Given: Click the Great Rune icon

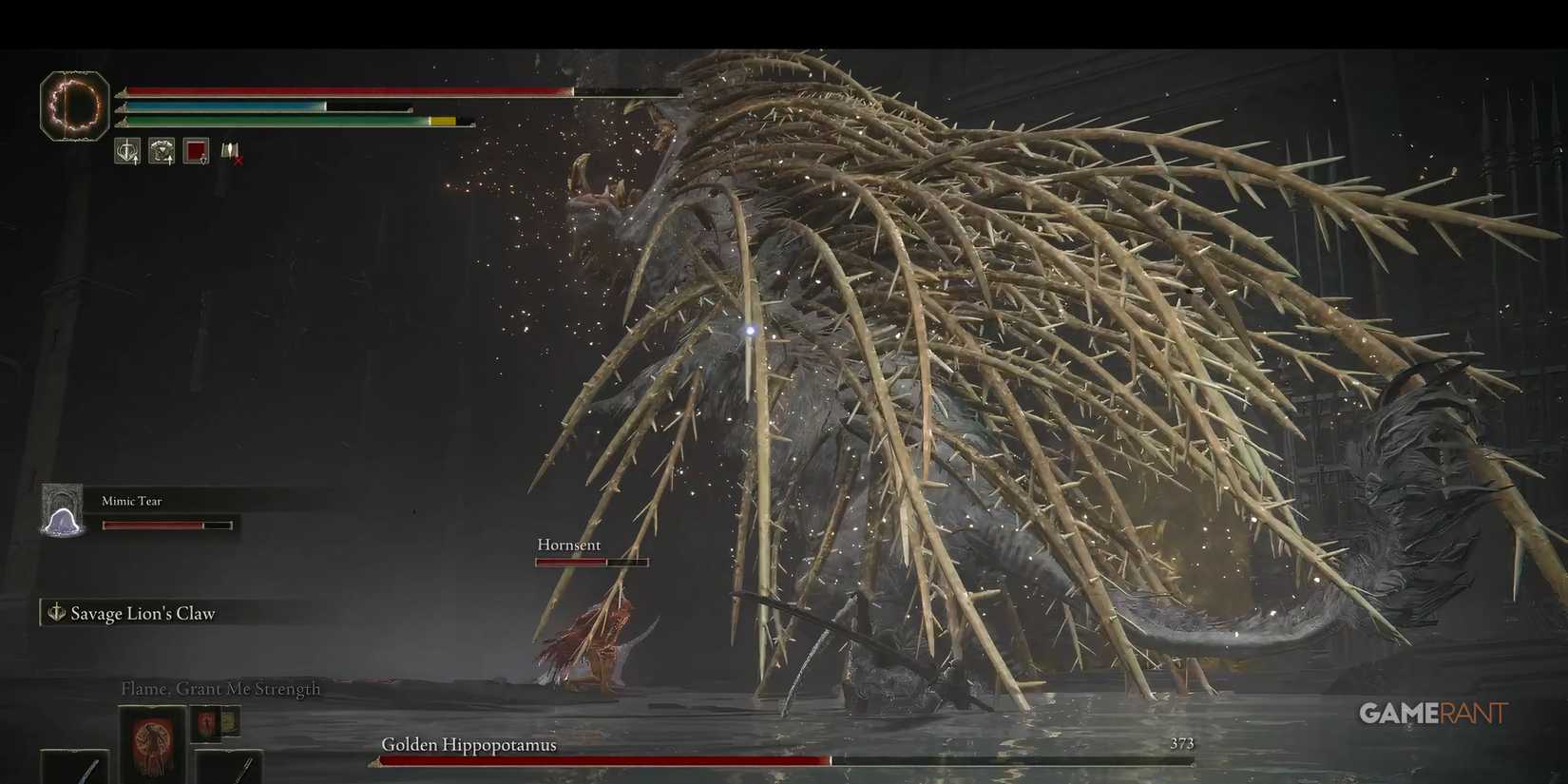Looking at the screenshot, I should pyautogui.click(x=76, y=105).
